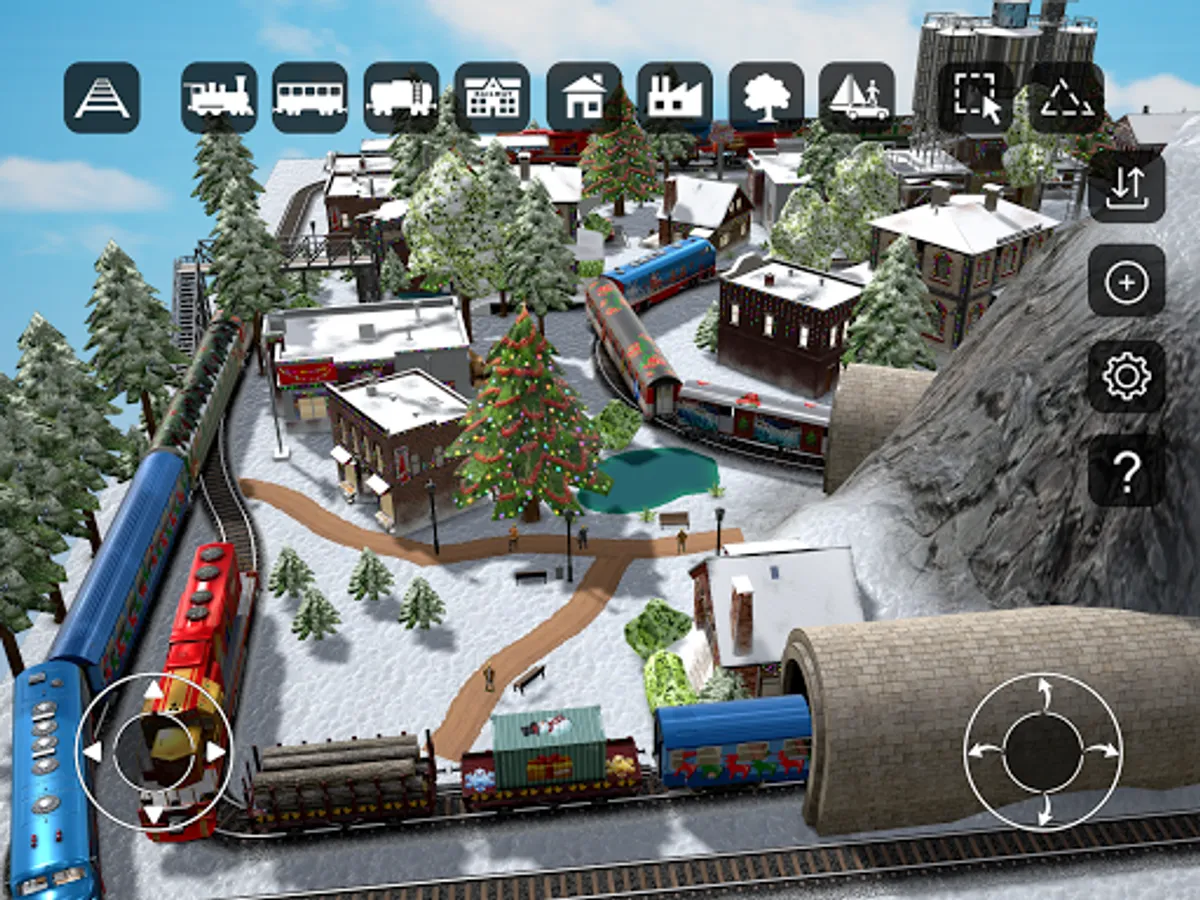This screenshot has width=1200, height=900.
Task: Open the tanker freight wagon category
Action: 401,98
